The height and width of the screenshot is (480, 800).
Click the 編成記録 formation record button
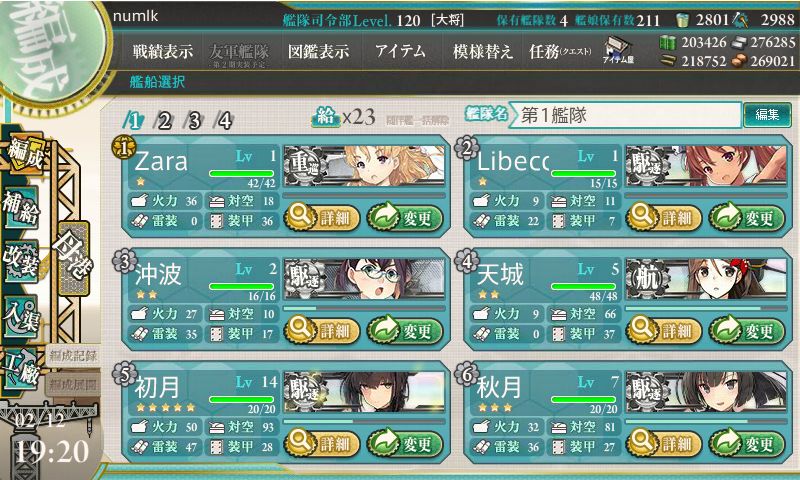pyautogui.click(x=73, y=355)
